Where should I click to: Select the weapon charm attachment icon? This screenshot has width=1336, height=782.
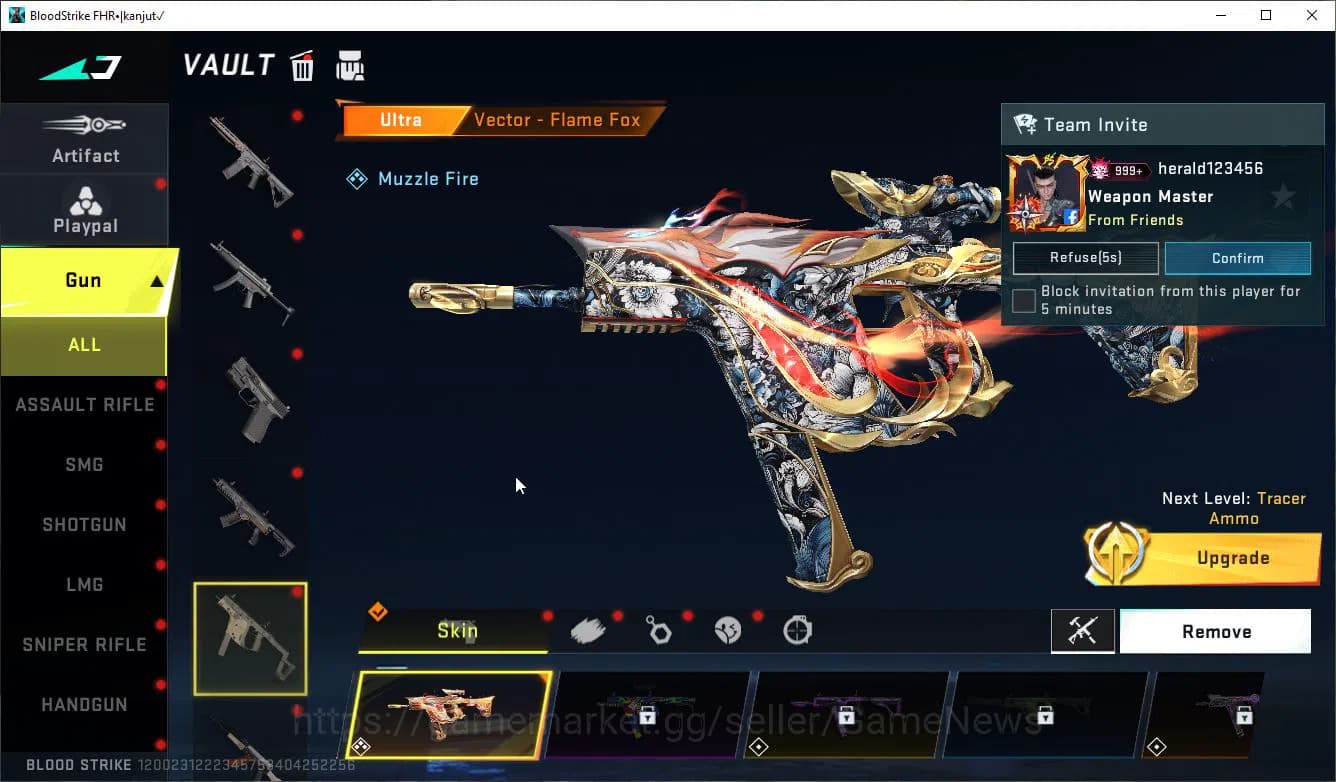pyautogui.click(x=658, y=629)
